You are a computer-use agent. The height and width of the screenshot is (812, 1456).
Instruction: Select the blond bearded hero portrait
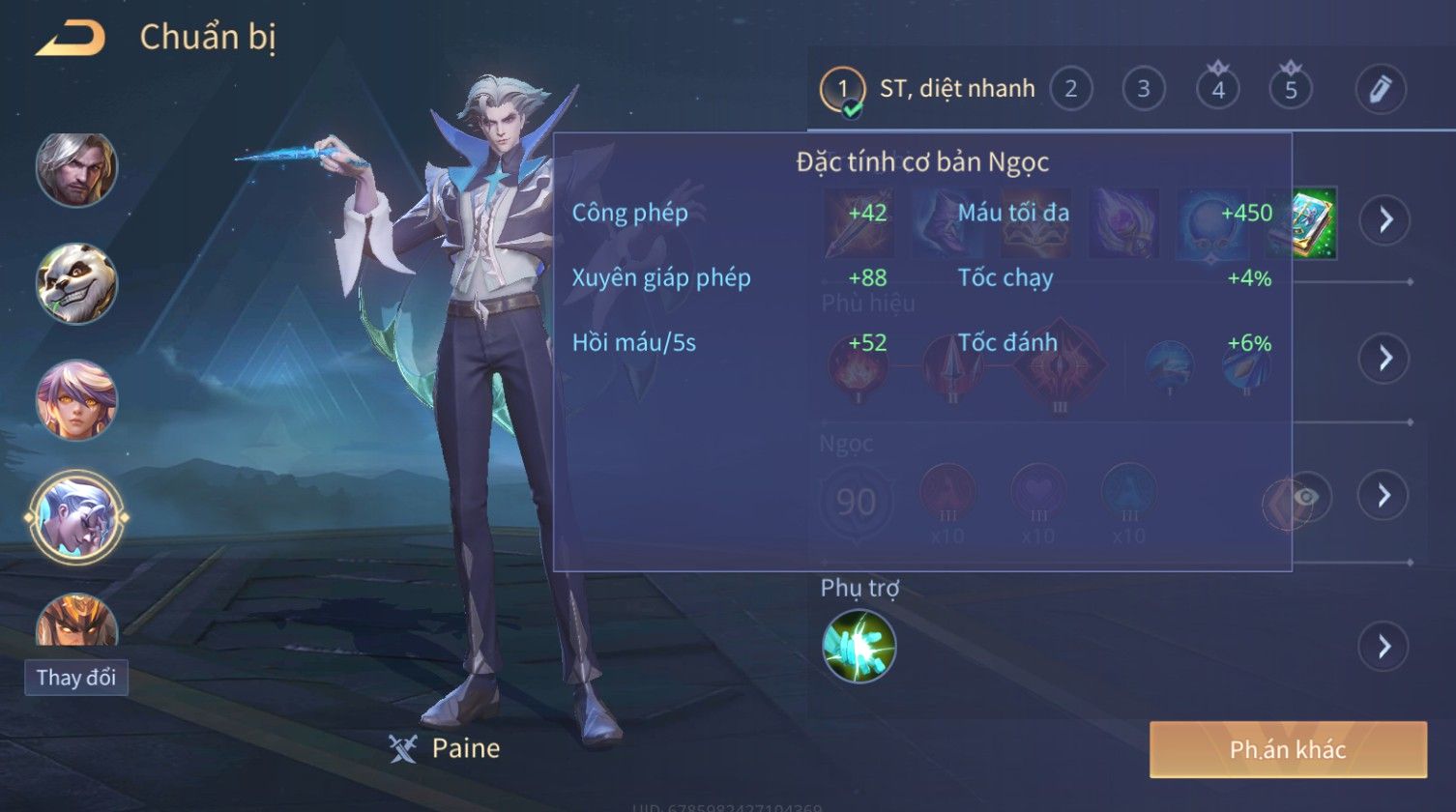(76, 170)
